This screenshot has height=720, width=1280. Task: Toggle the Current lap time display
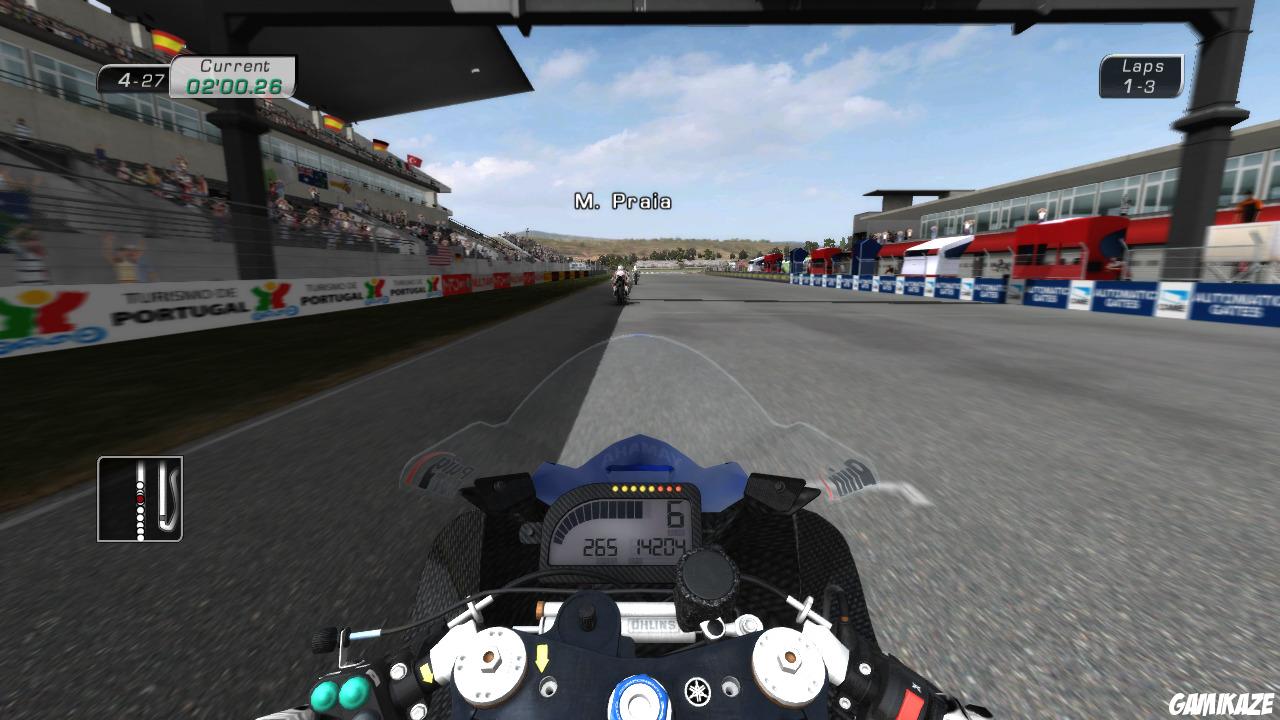(232, 88)
